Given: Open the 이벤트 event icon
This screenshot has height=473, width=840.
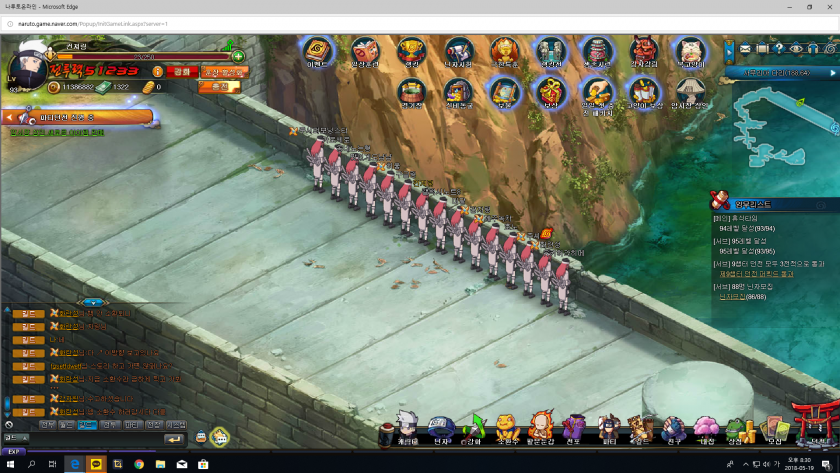Looking at the screenshot, I should pyautogui.click(x=317, y=50).
